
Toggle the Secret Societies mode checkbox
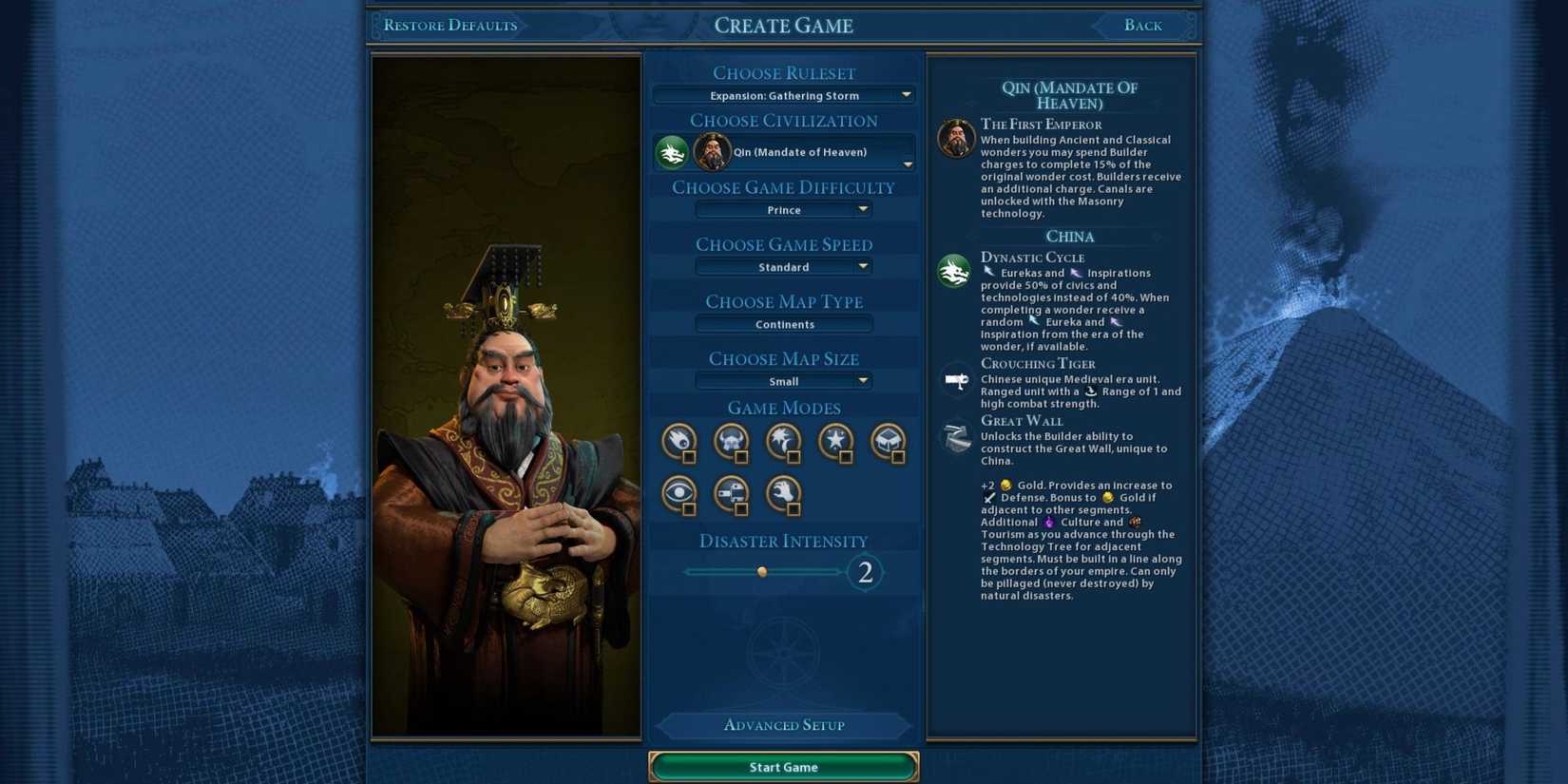692,511
